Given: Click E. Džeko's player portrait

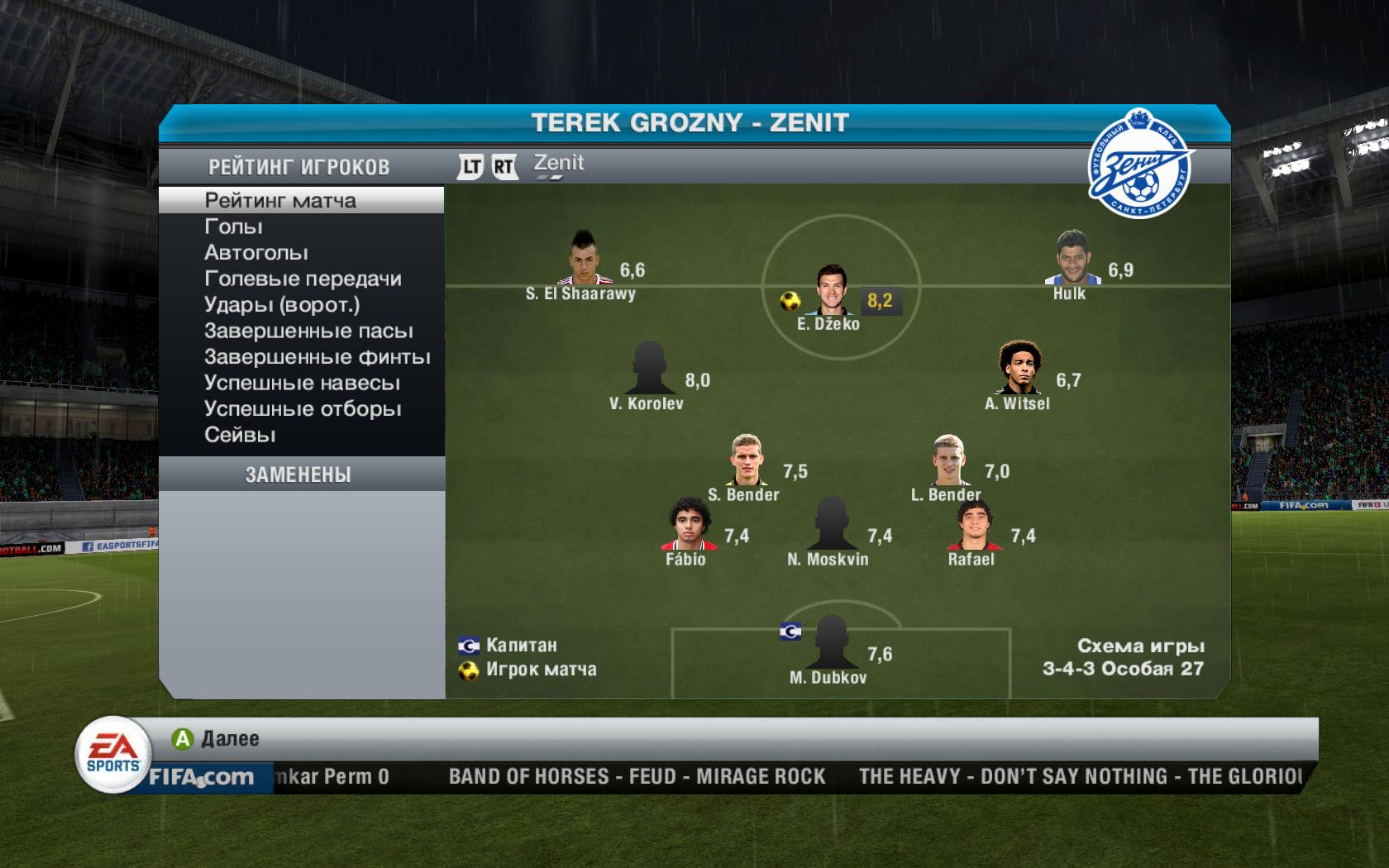Looking at the screenshot, I should [x=831, y=291].
